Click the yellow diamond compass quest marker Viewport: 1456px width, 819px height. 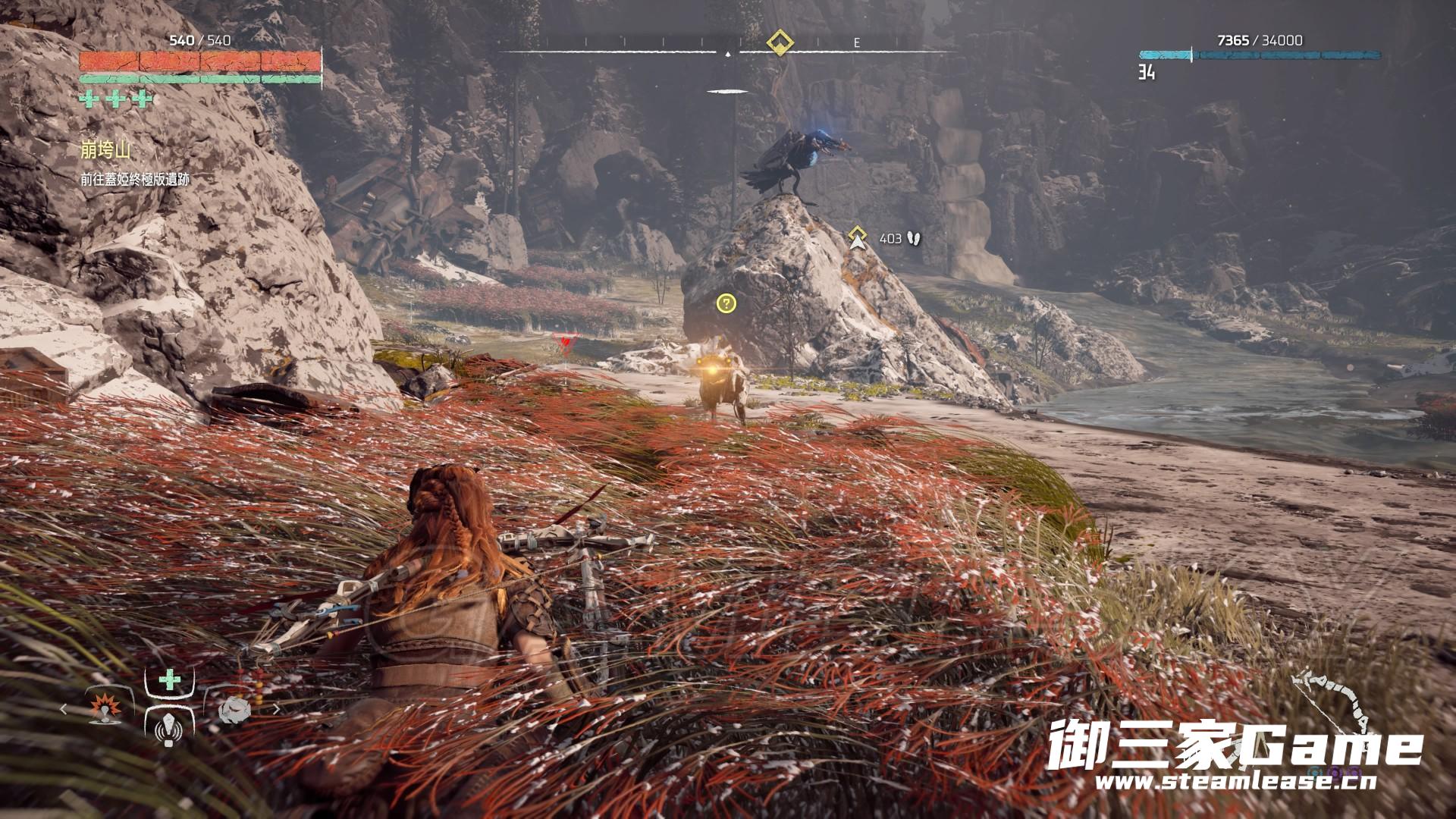[780, 42]
